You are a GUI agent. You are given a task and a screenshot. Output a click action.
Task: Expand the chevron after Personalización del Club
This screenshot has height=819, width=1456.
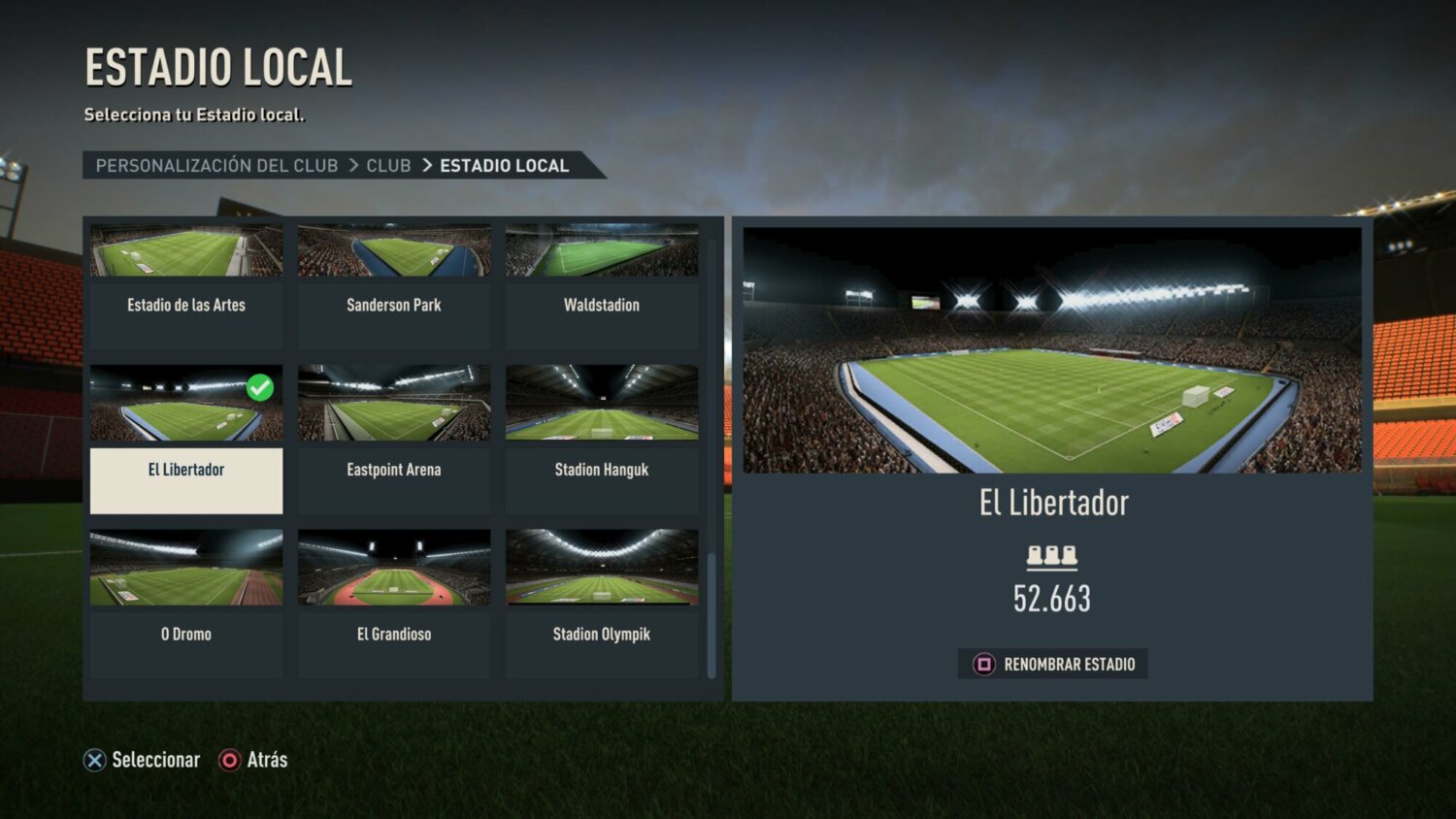352,165
